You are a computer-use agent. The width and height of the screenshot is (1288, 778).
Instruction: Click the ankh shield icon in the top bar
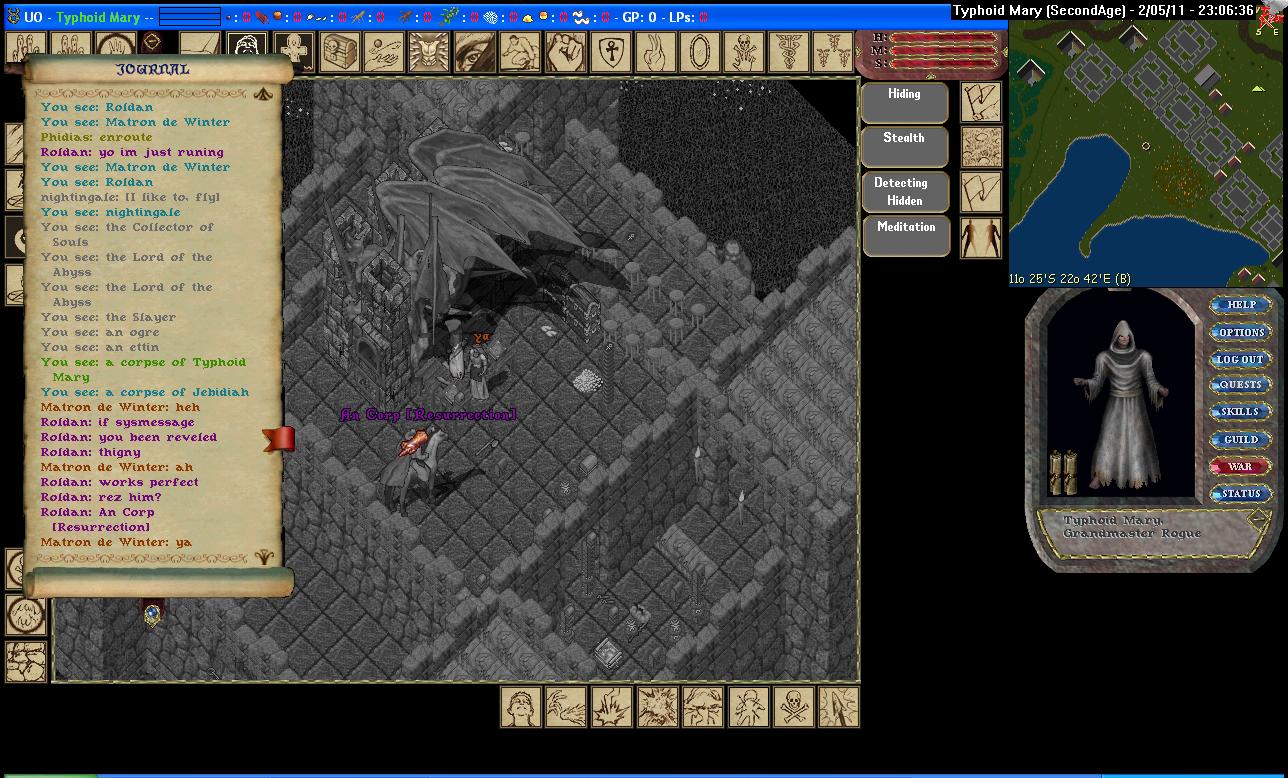tap(610, 51)
